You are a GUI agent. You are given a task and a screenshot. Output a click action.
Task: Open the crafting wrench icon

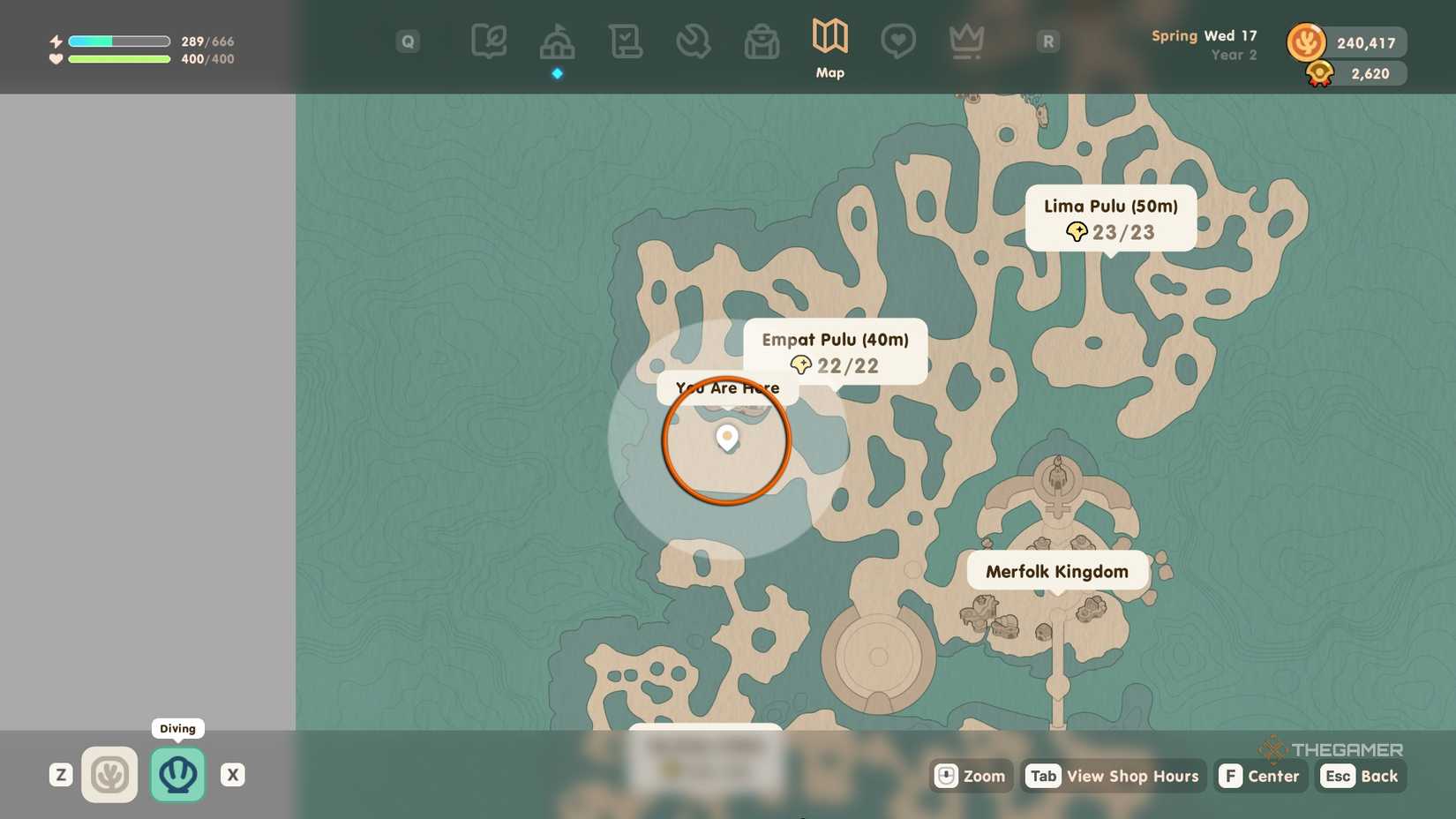pos(694,40)
